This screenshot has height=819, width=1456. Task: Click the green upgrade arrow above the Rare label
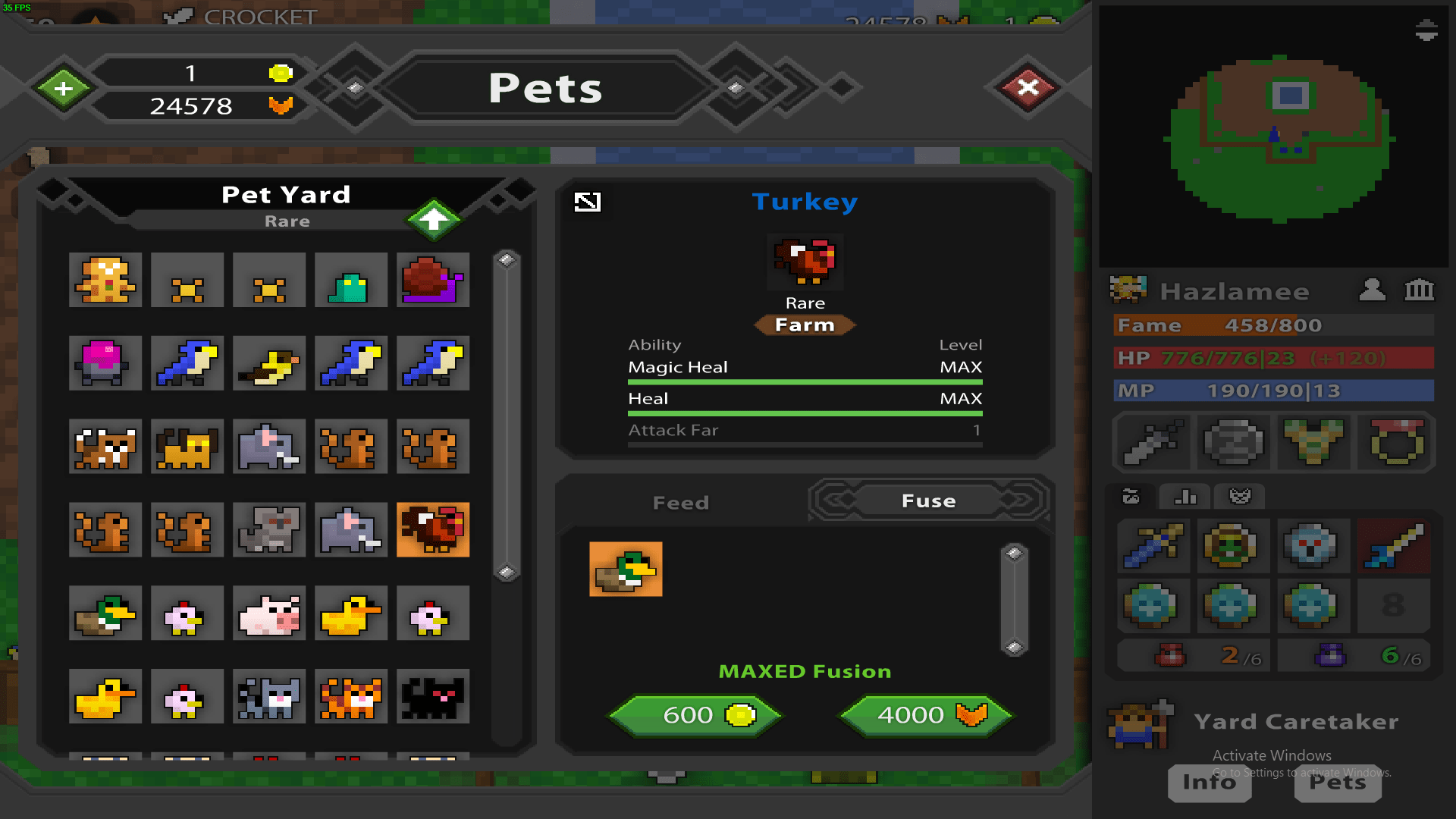[433, 219]
